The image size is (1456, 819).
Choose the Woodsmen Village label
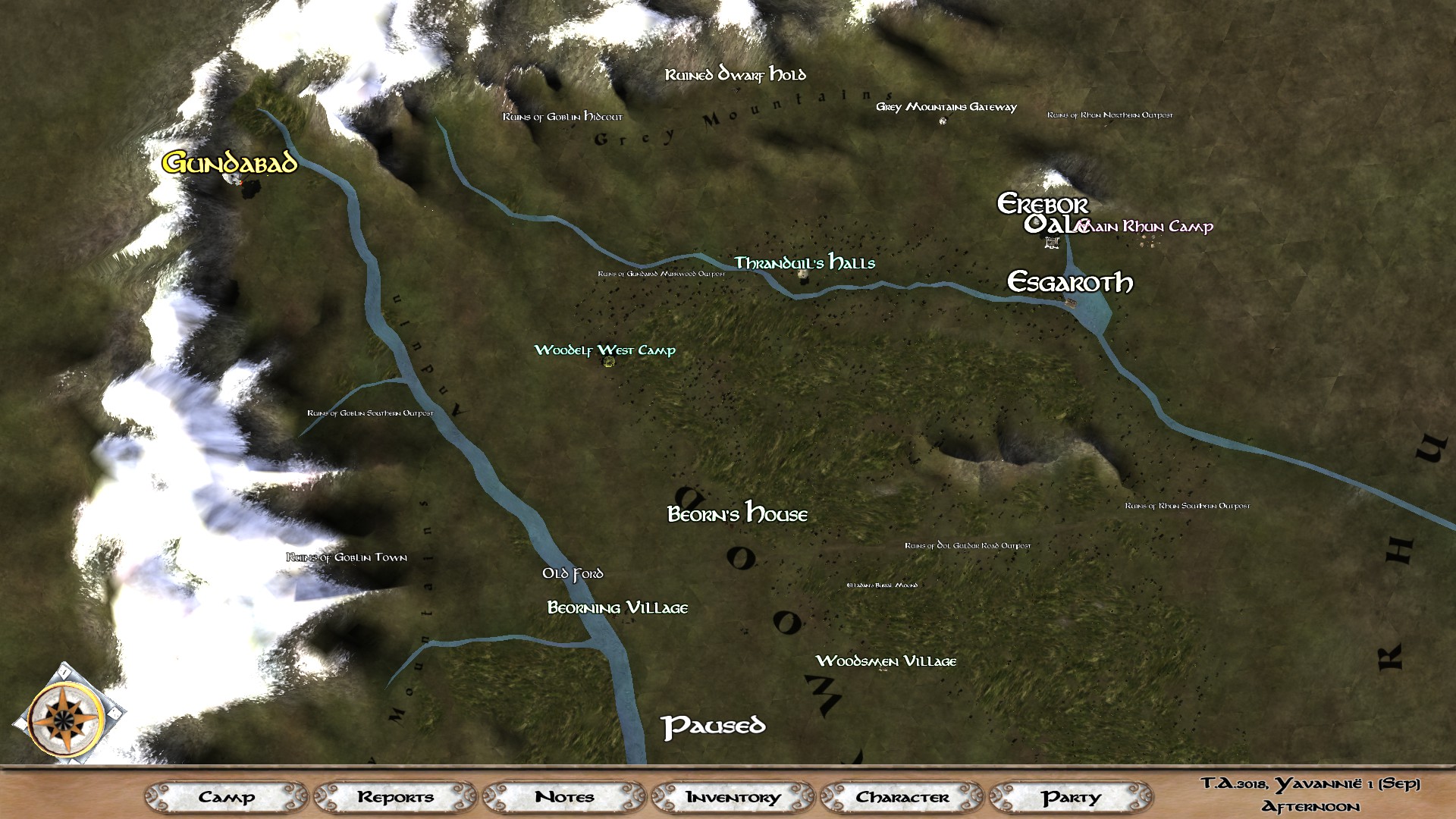click(x=886, y=661)
